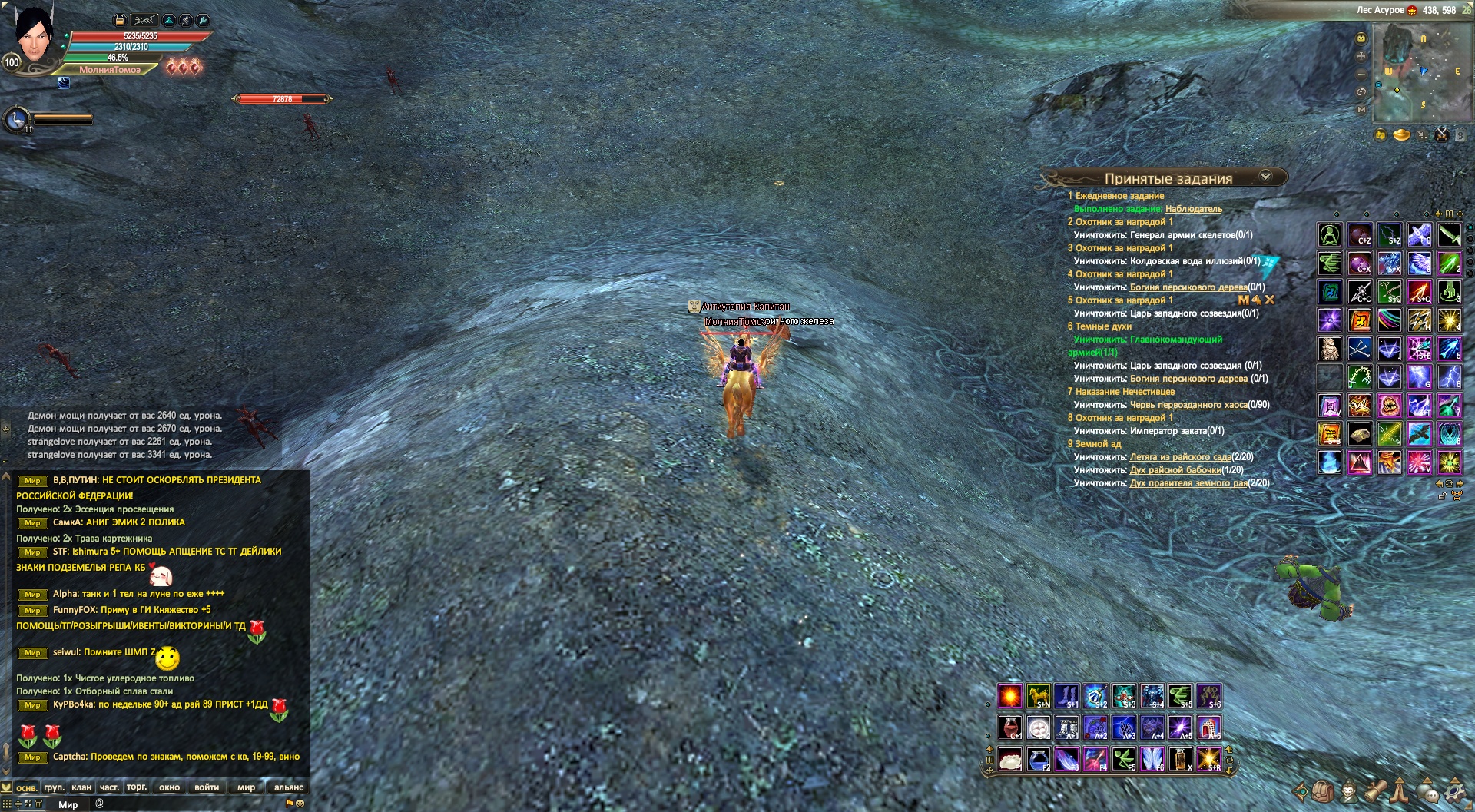The image size is (1475, 812).
Task: Switch to the 'клан' chat tab
Action: pos(81,787)
